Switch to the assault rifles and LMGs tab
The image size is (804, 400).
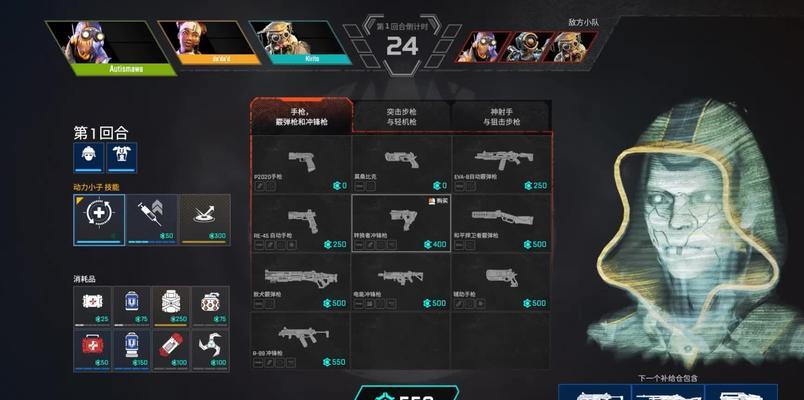[401, 117]
